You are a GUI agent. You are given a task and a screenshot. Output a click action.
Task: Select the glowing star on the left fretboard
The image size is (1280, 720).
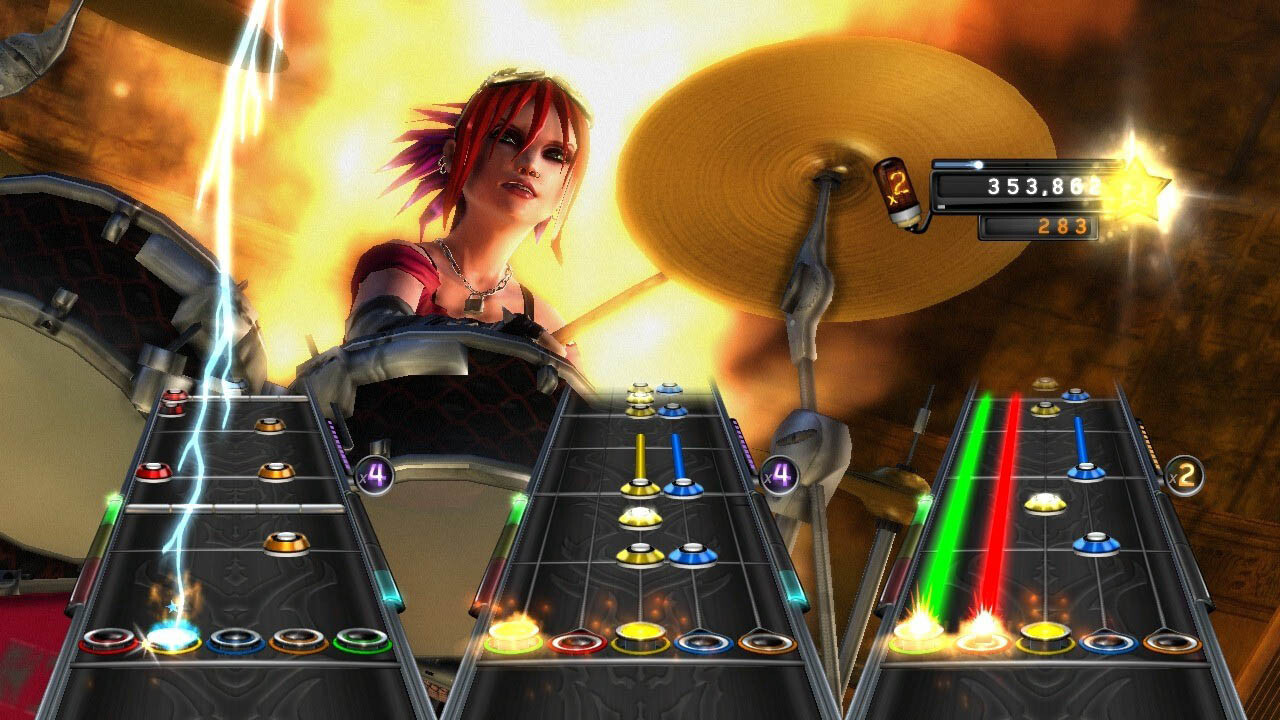[x=171, y=606]
